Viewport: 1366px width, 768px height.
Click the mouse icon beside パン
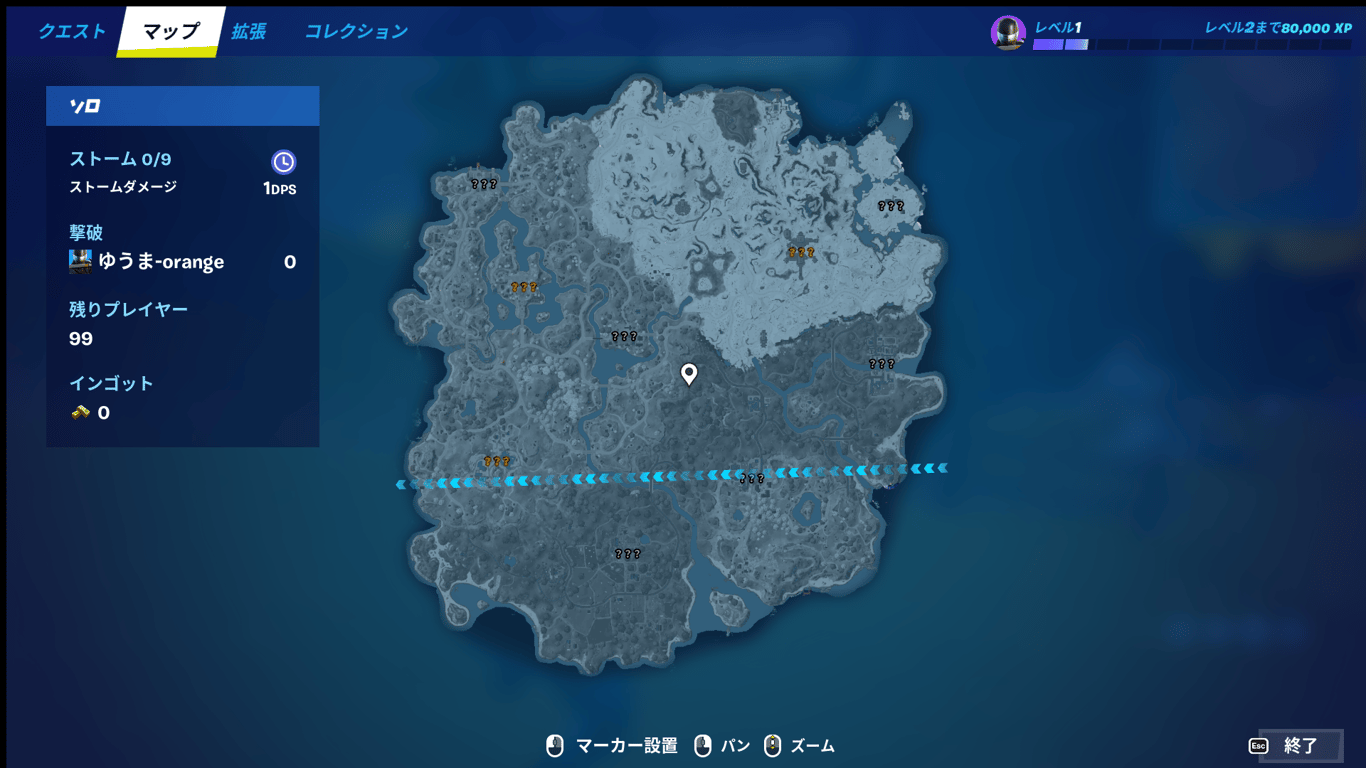pyautogui.click(x=702, y=745)
